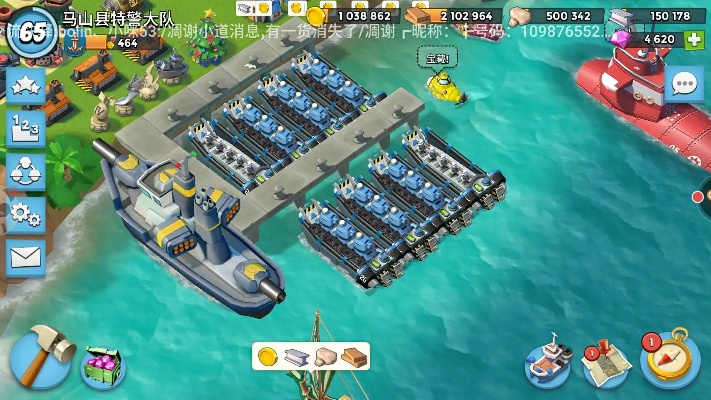Open the pinned map operations button

[607, 365]
